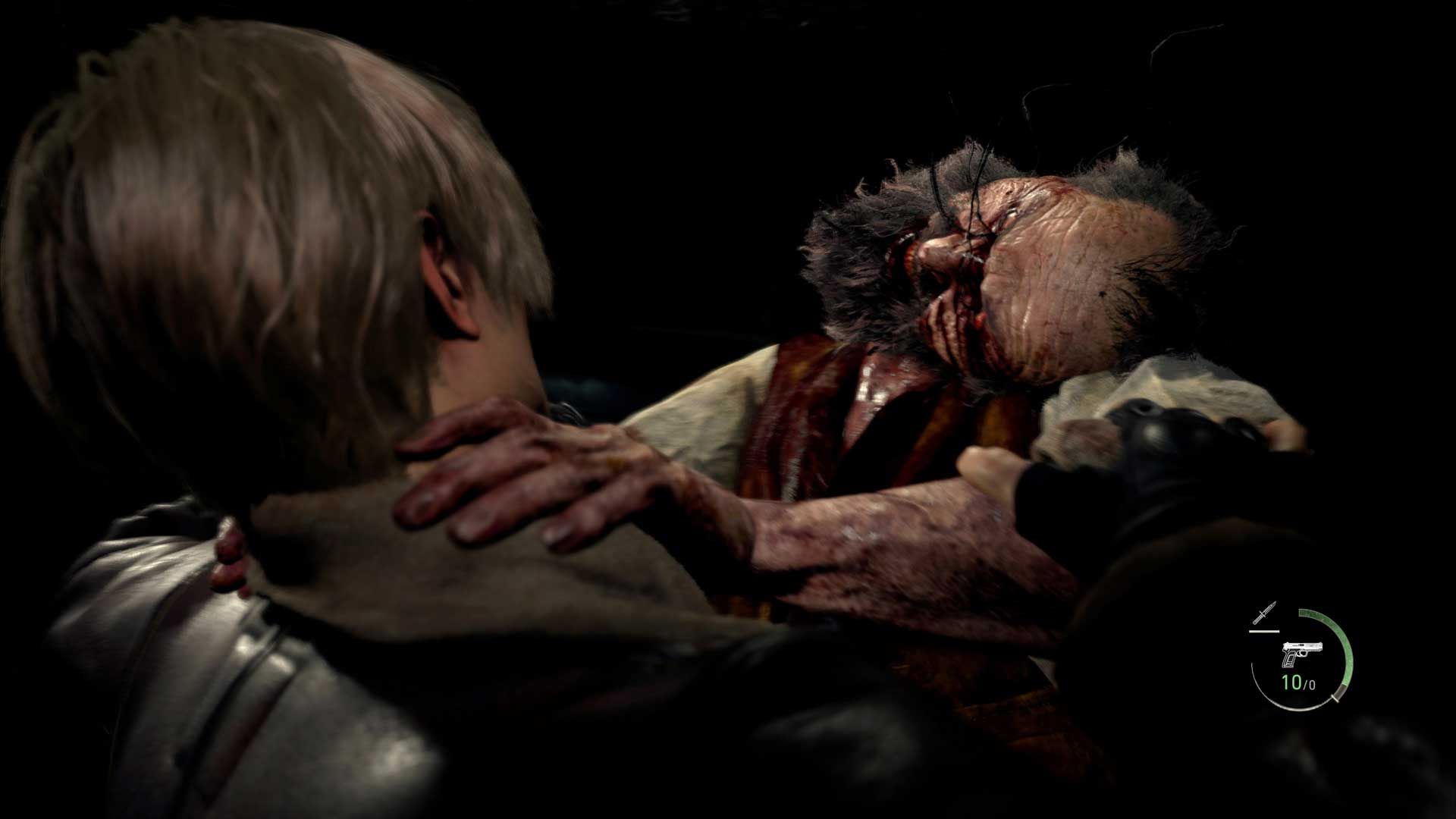Viewport: 1456px width, 819px height.
Task: Click the reserve ammo count of 0
Action: click(x=1312, y=684)
